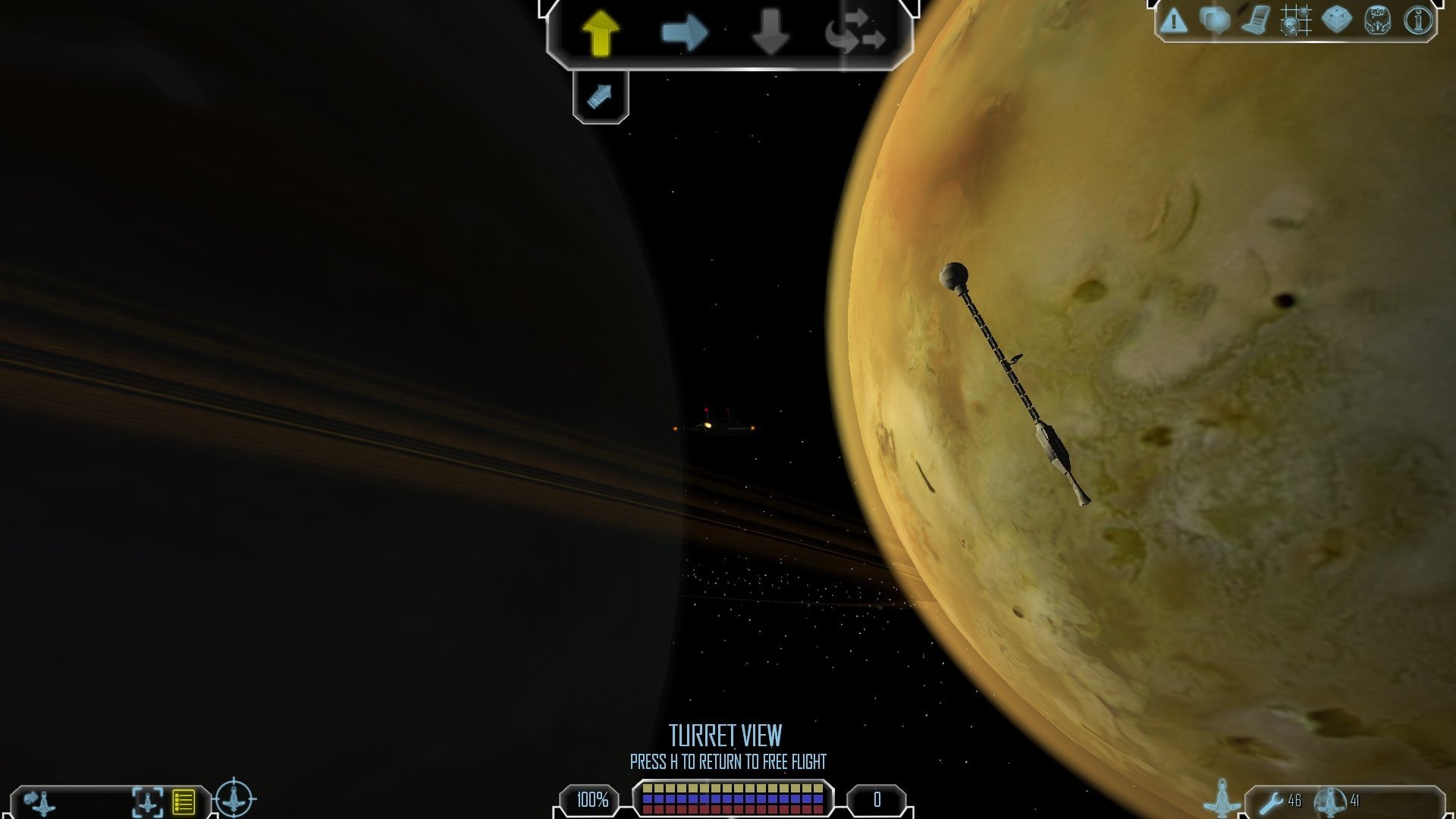Open the pilot helmet icon

[1377, 20]
